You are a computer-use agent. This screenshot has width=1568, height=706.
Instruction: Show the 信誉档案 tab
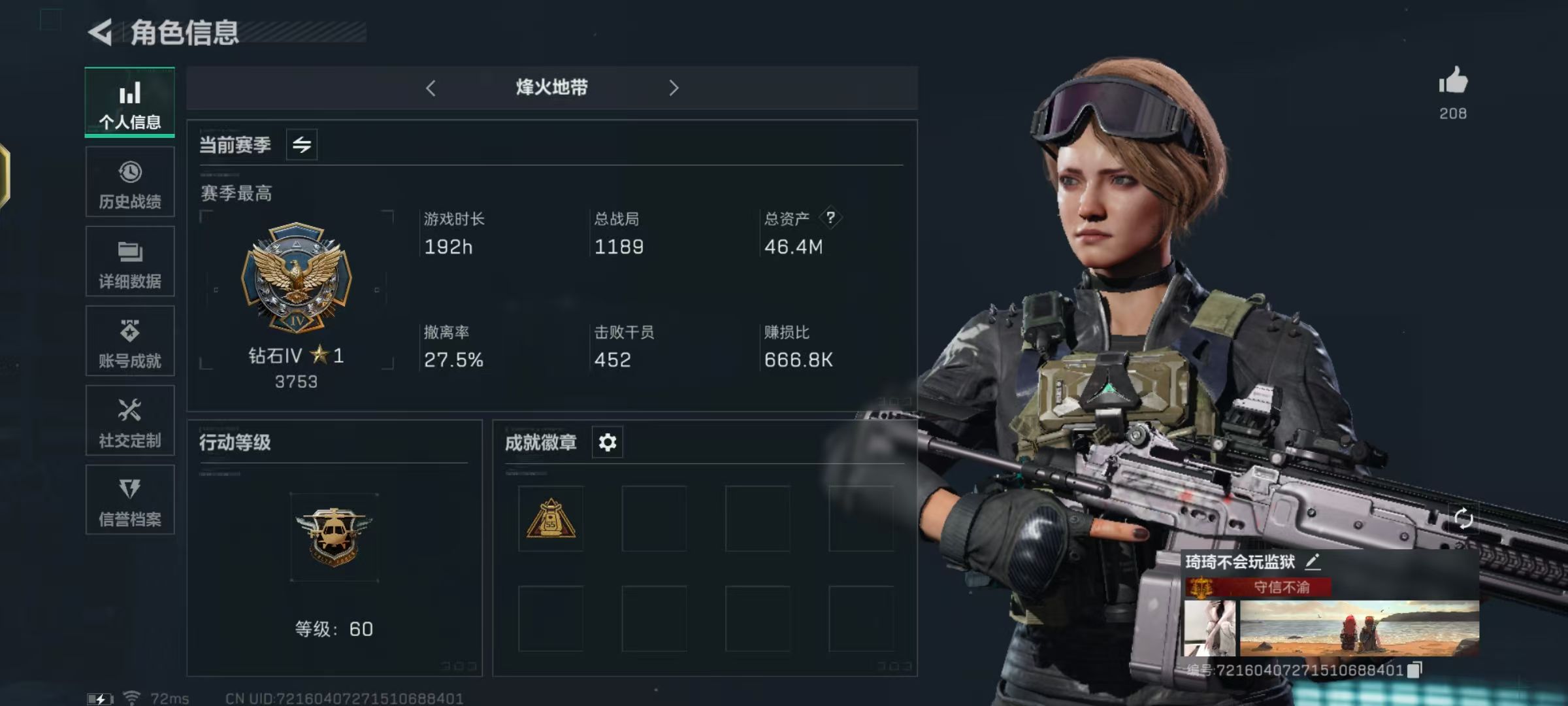point(130,501)
